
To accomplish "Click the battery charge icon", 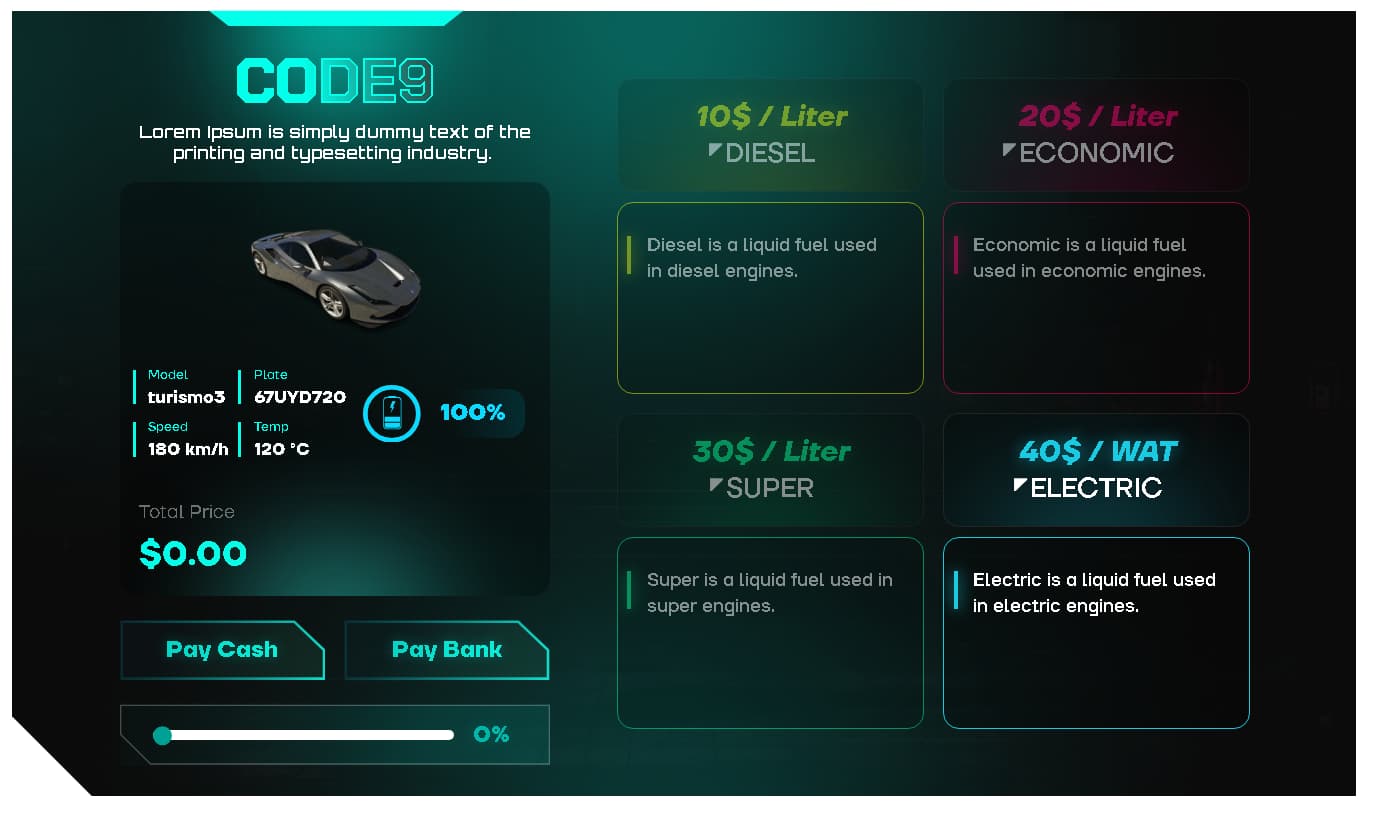I will (x=391, y=413).
